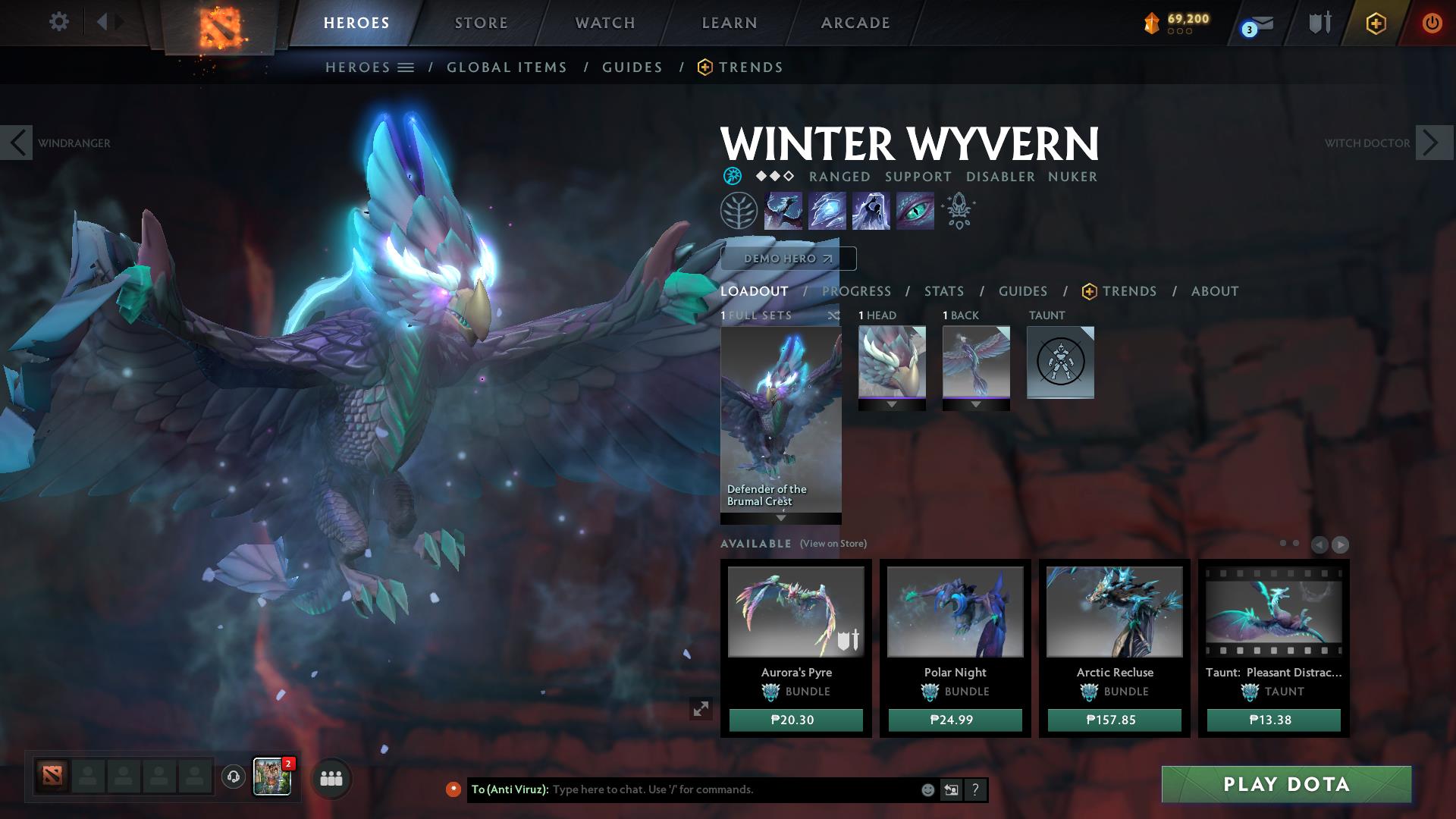
Task: Choose the equipped Head item slot
Action: click(x=892, y=362)
